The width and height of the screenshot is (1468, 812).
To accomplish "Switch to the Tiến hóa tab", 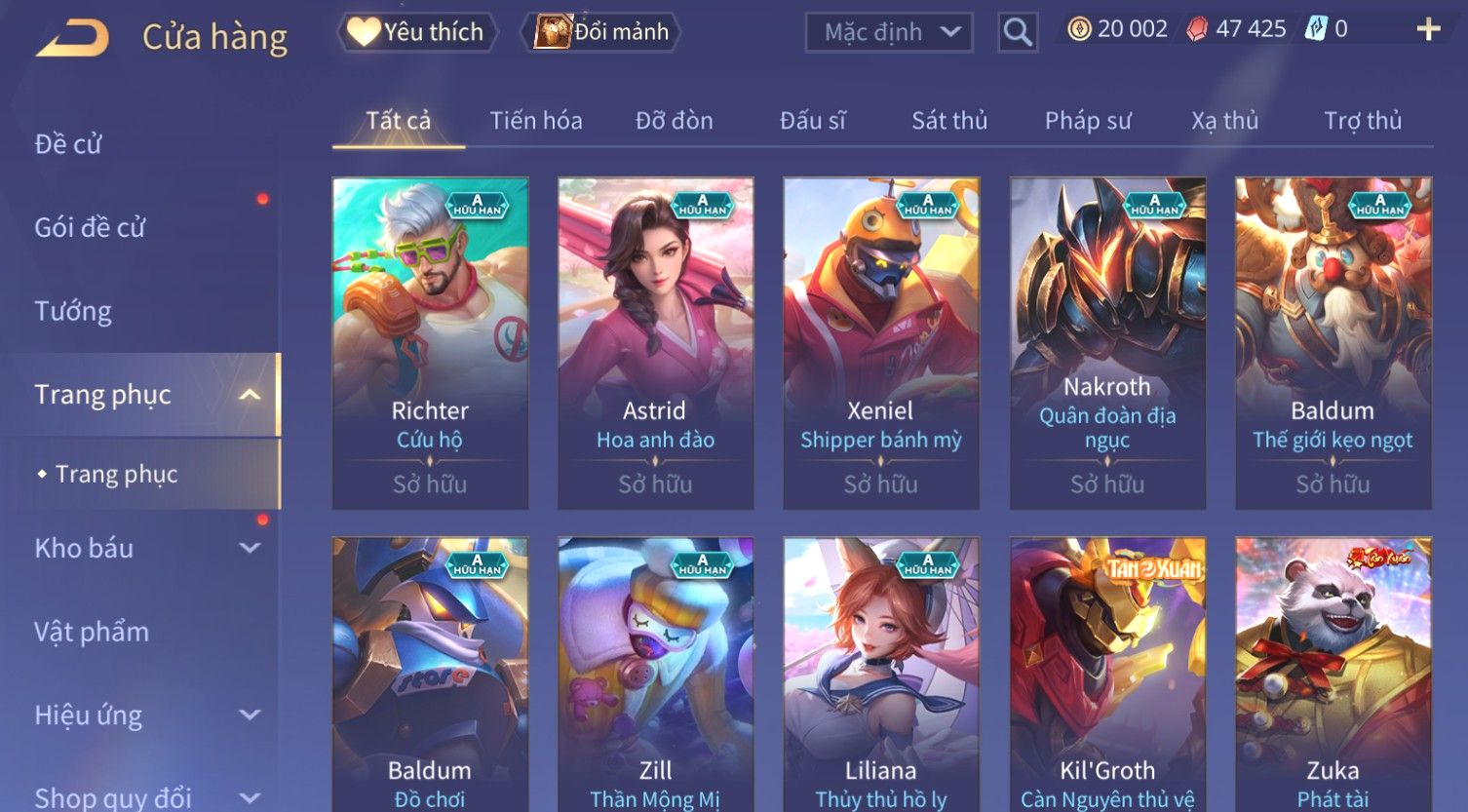I will pos(536,121).
